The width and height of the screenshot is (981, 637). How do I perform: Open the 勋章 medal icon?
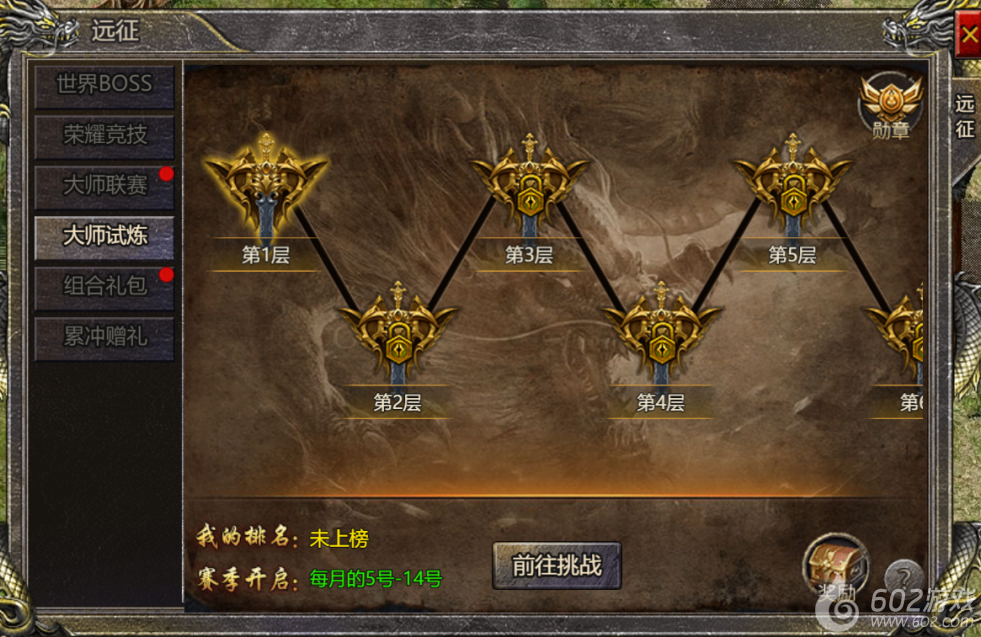tap(889, 105)
